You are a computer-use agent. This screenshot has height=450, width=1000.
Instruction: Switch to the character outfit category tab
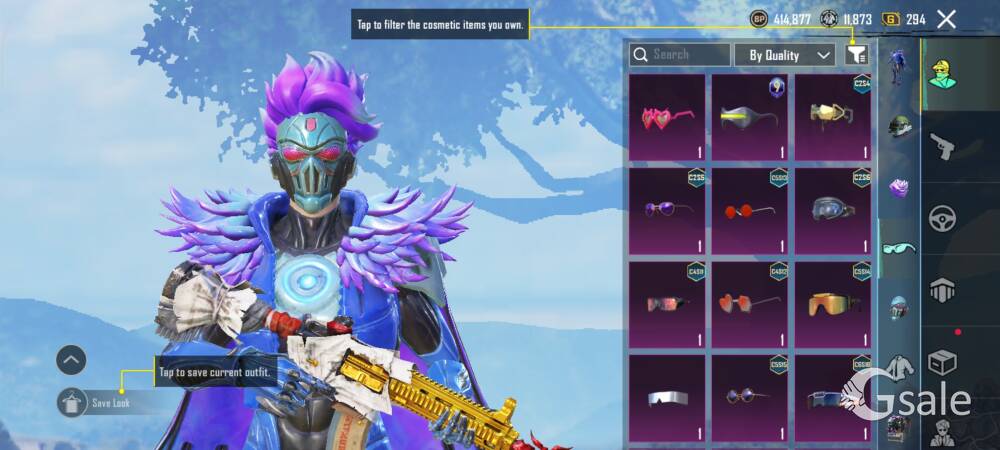[x=941, y=74]
